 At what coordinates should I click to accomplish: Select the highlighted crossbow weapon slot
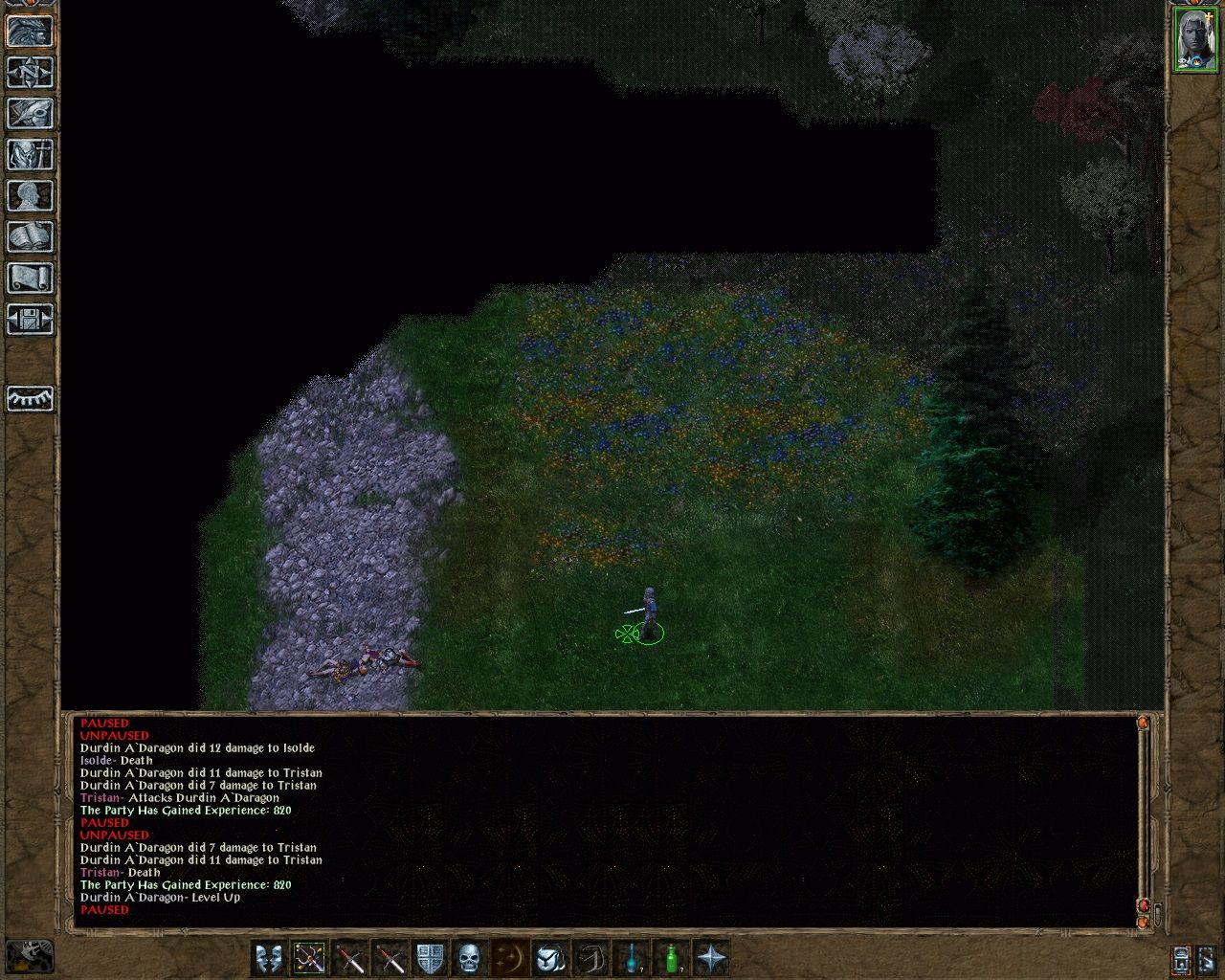pos(309,958)
